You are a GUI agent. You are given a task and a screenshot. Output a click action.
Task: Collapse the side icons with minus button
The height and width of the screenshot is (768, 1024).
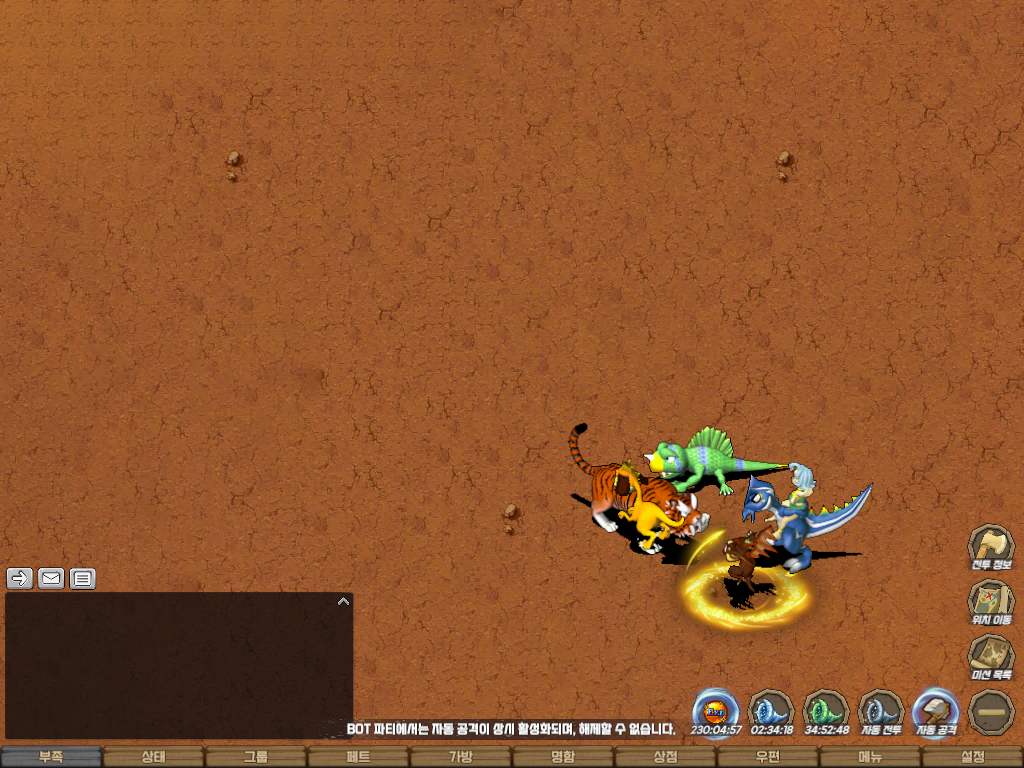pos(991,711)
